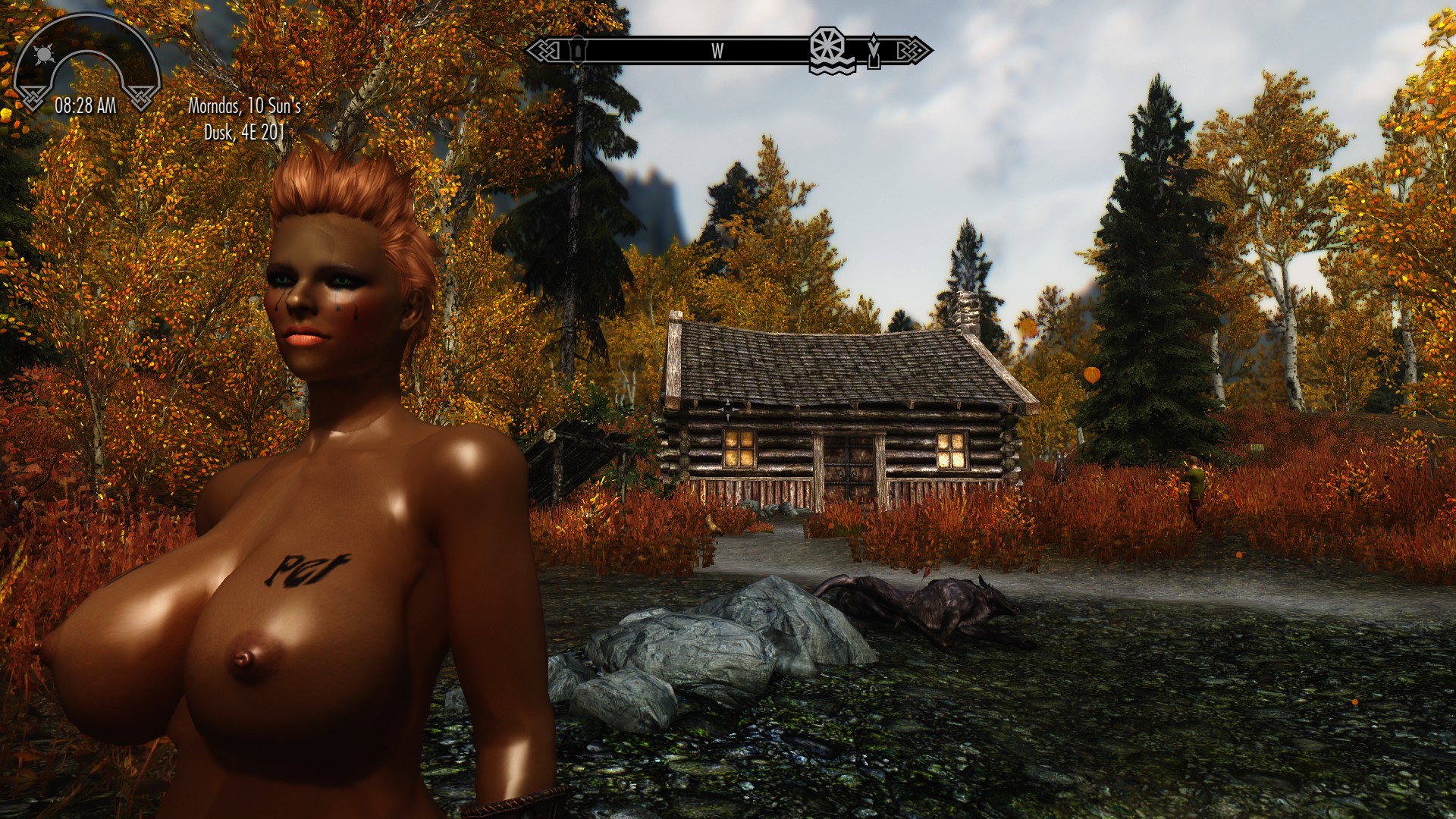Open the time display options
Viewport: 1456px width, 819px height.
tap(86, 106)
